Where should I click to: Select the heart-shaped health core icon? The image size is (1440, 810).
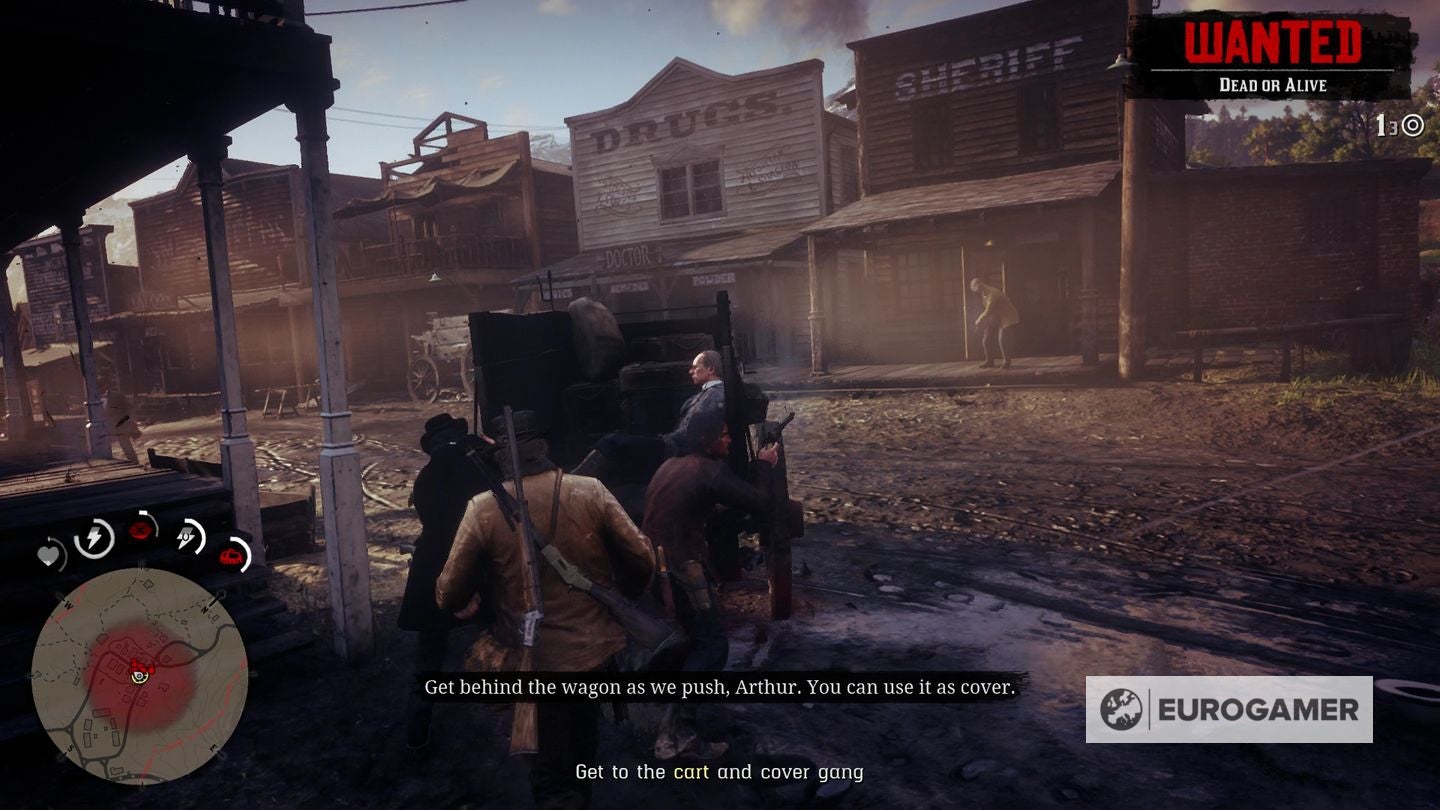tap(49, 557)
